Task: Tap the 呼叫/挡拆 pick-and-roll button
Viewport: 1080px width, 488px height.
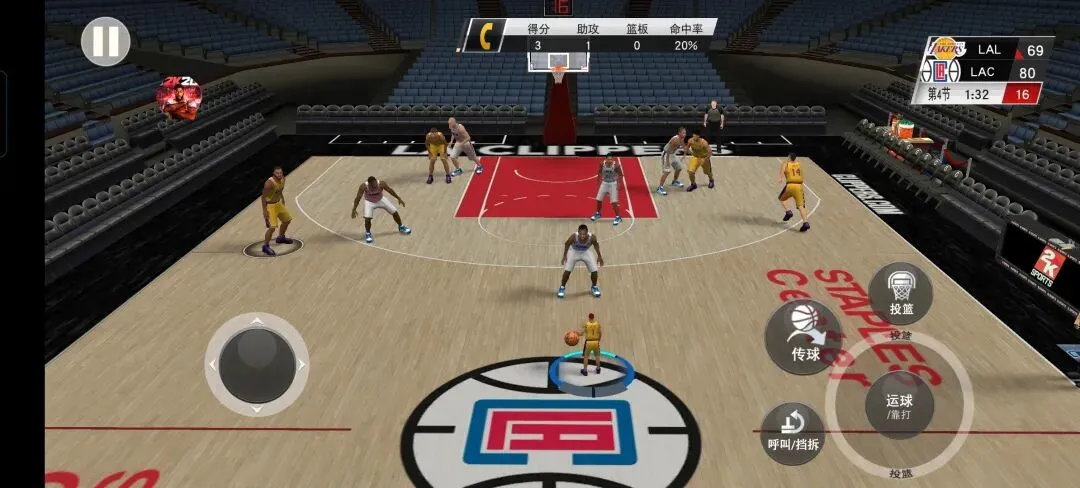Action: 793,434
